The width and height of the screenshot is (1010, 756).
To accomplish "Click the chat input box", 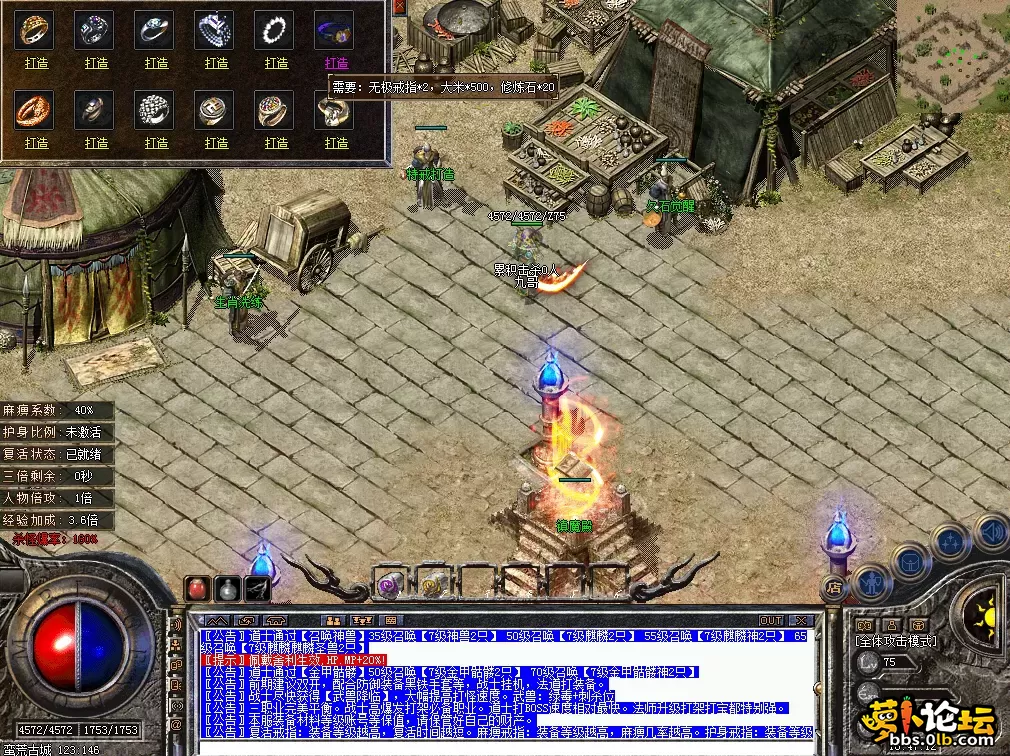I will pyautogui.click(x=500, y=746).
